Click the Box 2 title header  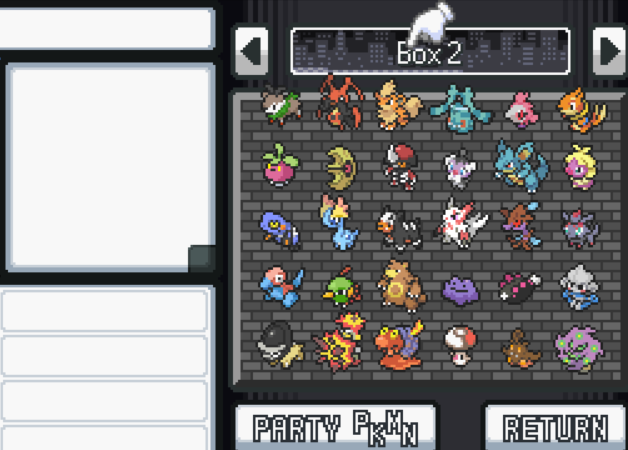click(x=430, y=51)
